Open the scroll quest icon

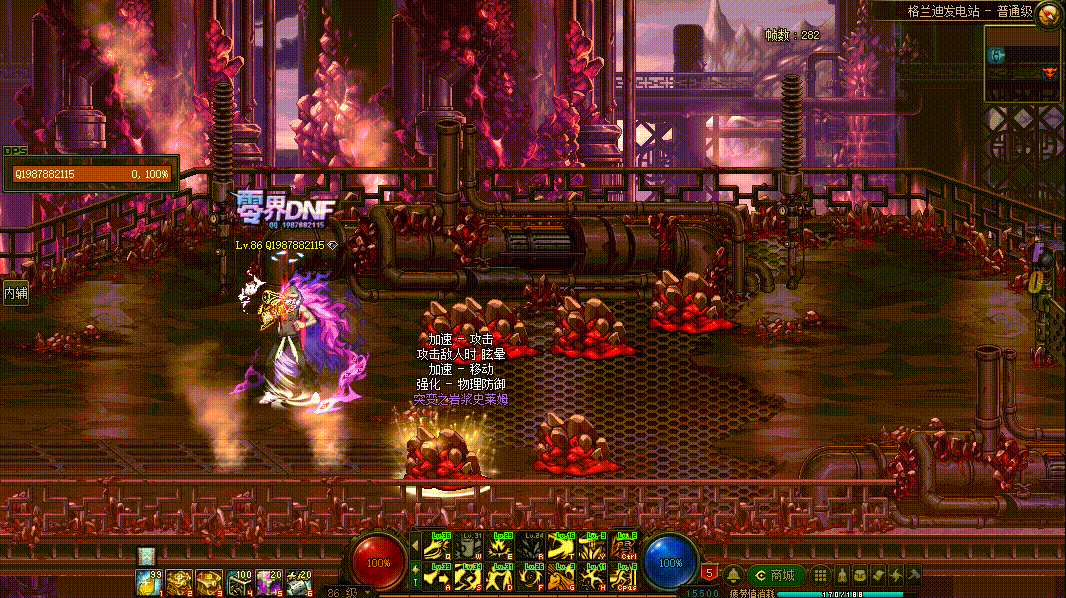(x=877, y=575)
